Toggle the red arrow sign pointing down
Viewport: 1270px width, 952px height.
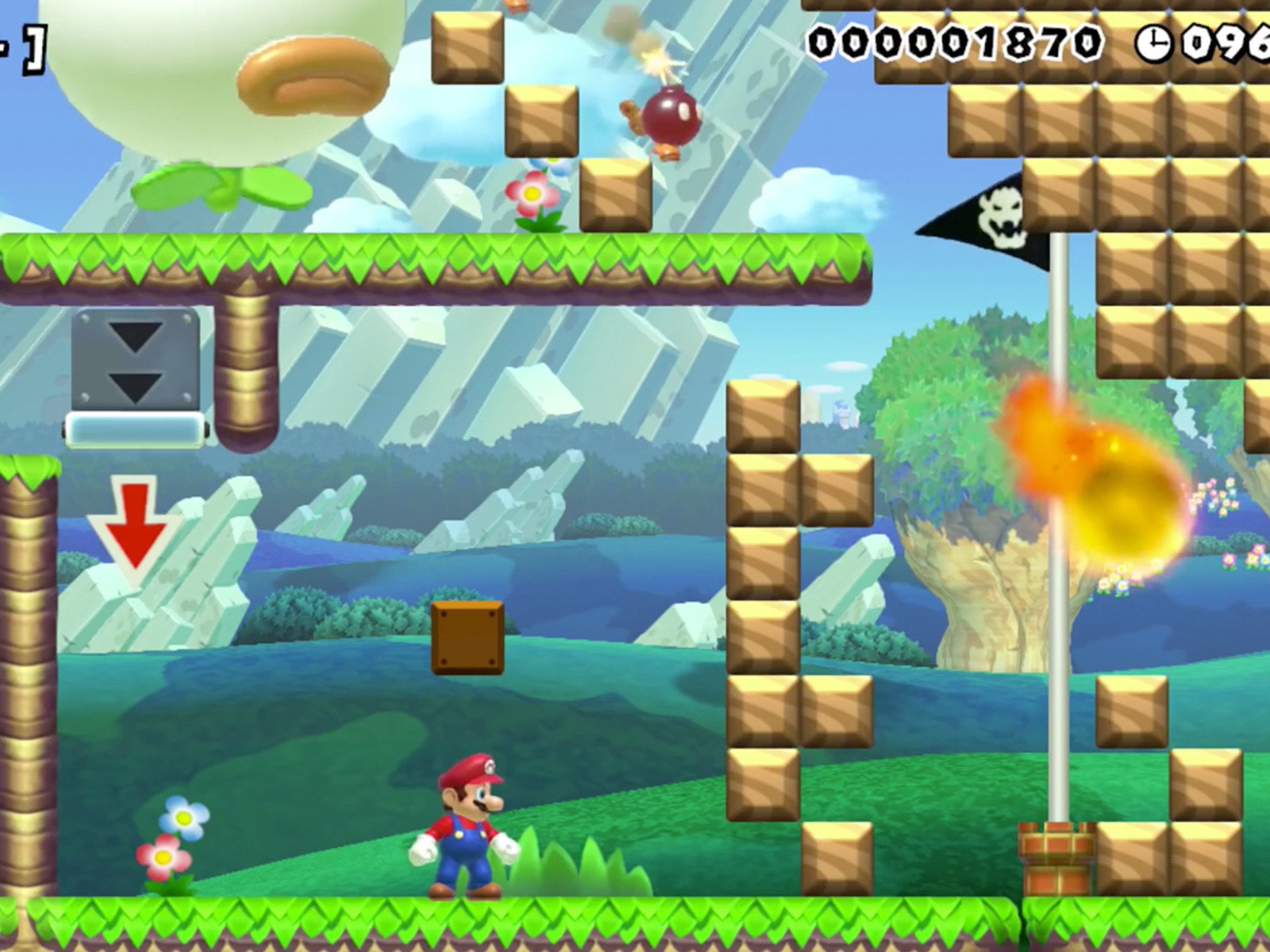tap(133, 524)
